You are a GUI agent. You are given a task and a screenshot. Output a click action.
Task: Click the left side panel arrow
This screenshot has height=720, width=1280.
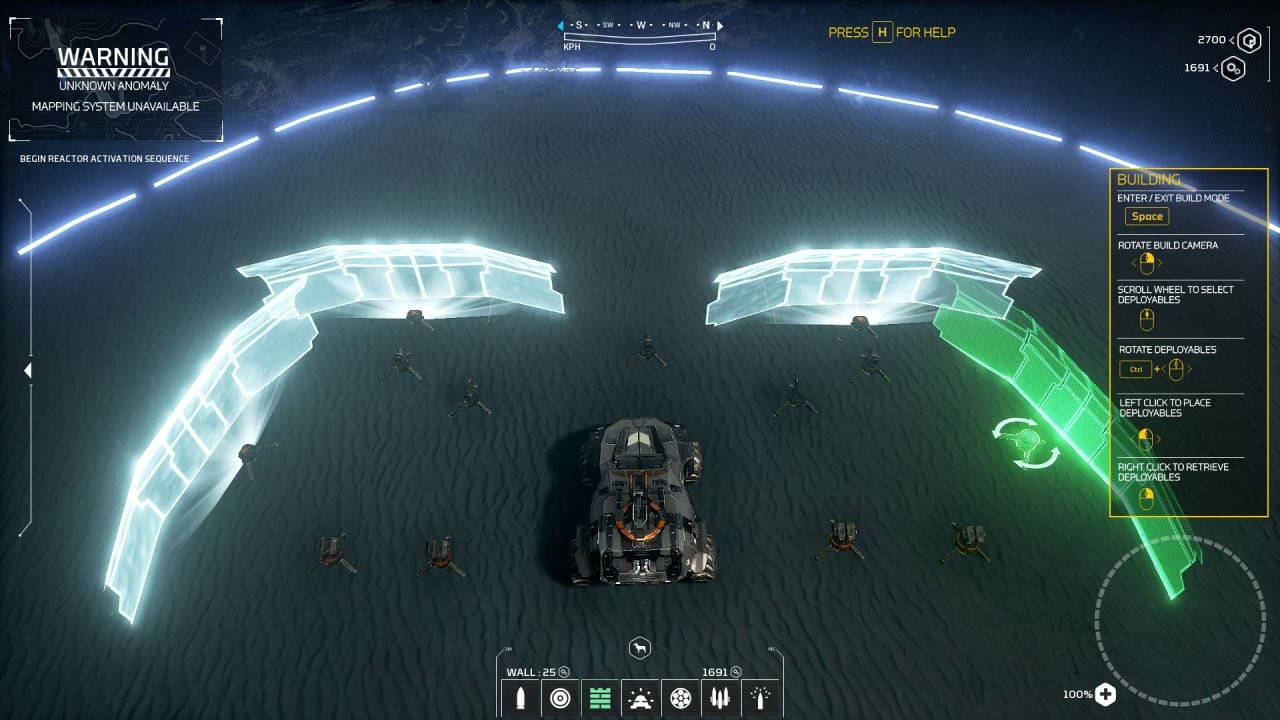tap(28, 371)
